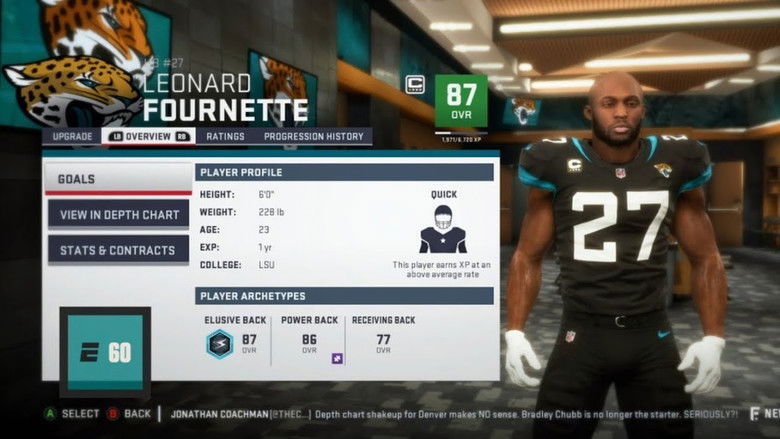
Task: Open Stats & Contracts
Action: point(118,250)
